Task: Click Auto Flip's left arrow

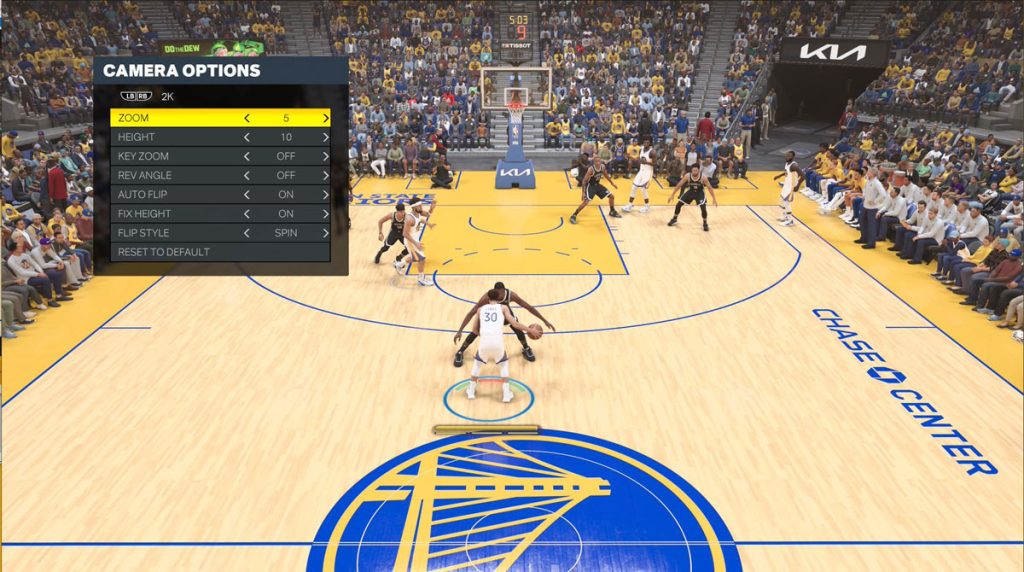Action: tap(247, 194)
